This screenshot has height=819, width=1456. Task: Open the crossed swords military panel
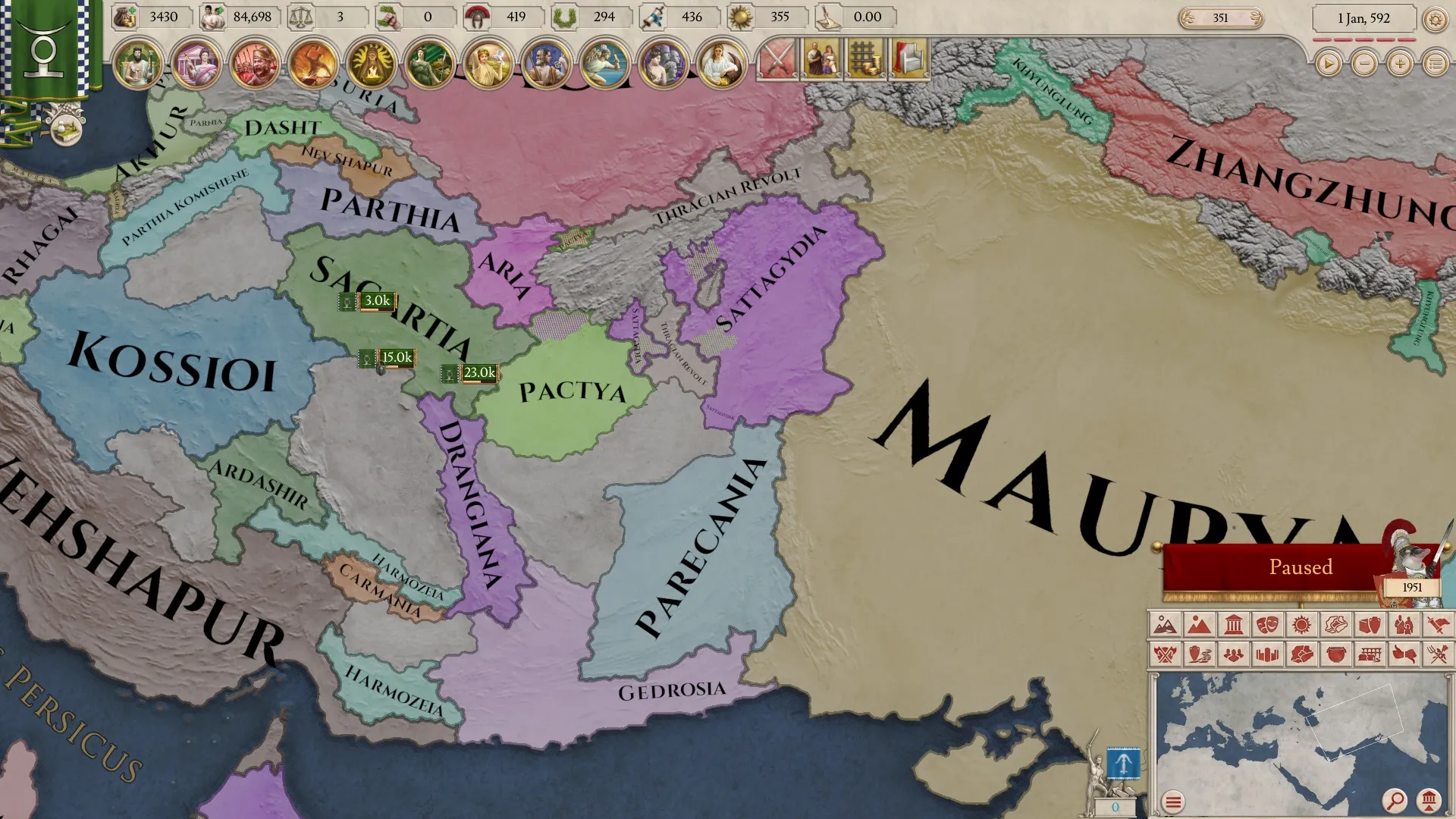[x=777, y=59]
